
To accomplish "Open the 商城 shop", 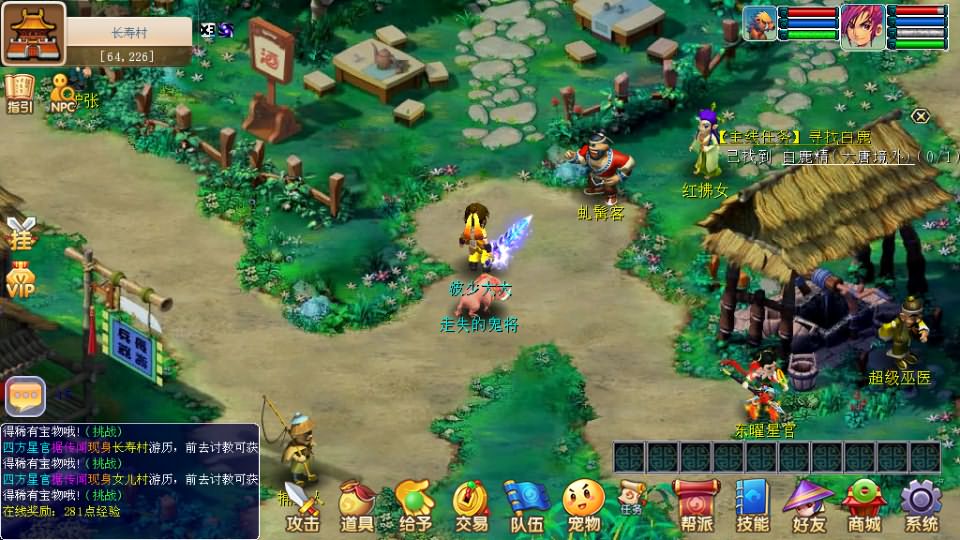I will [x=864, y=505].
